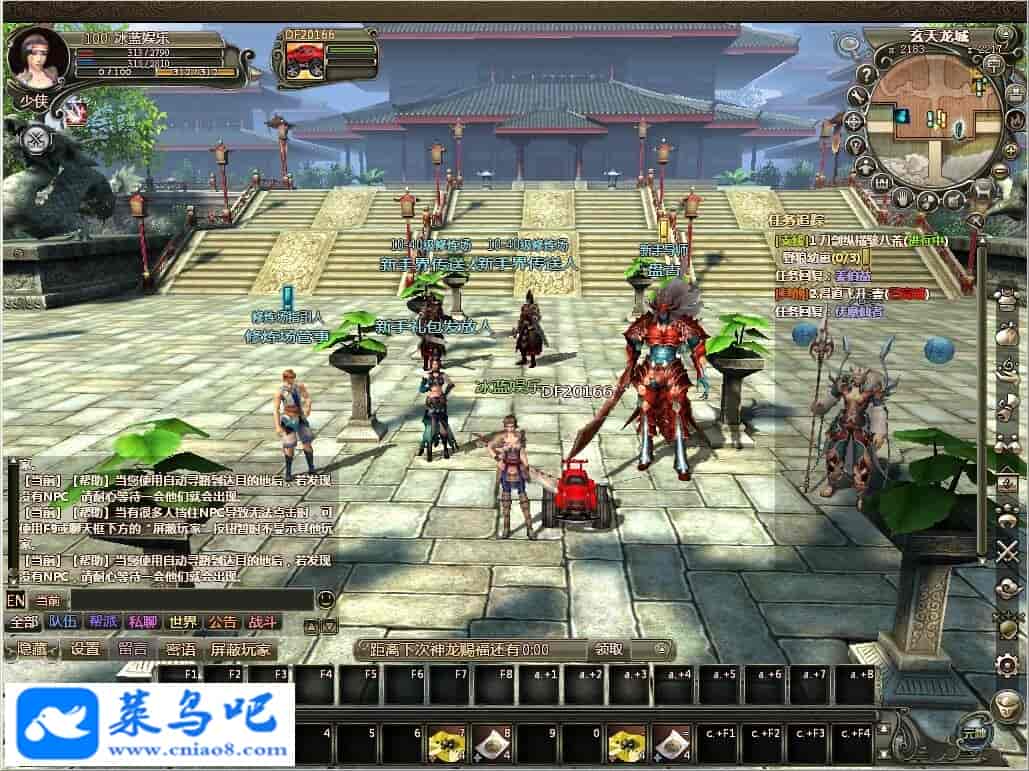Open chat 设置 settings
The width and height of the screenshot is (1029, 771).
click(x=85, y=649)
